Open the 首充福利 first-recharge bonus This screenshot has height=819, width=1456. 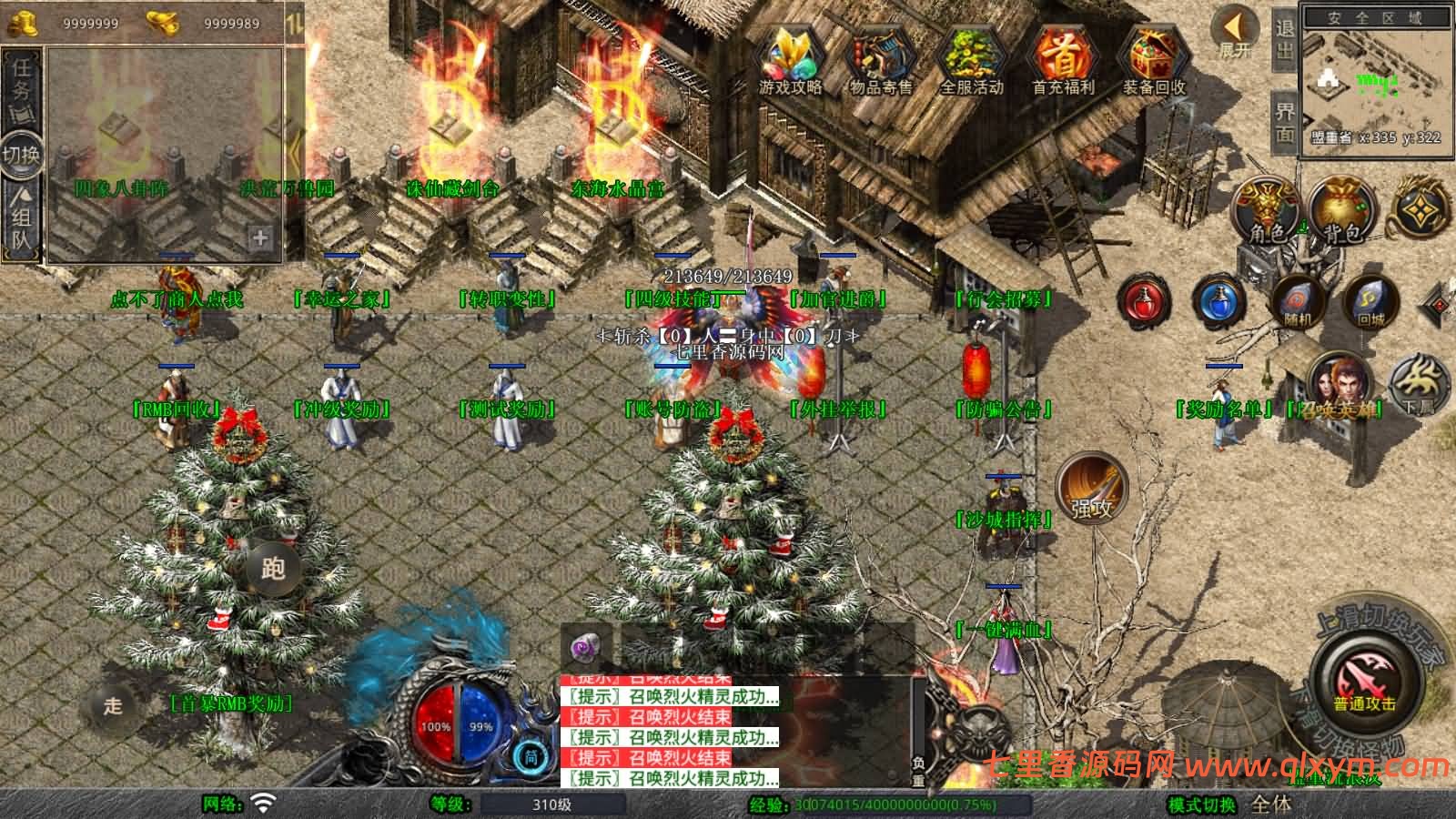(1062, 59)
